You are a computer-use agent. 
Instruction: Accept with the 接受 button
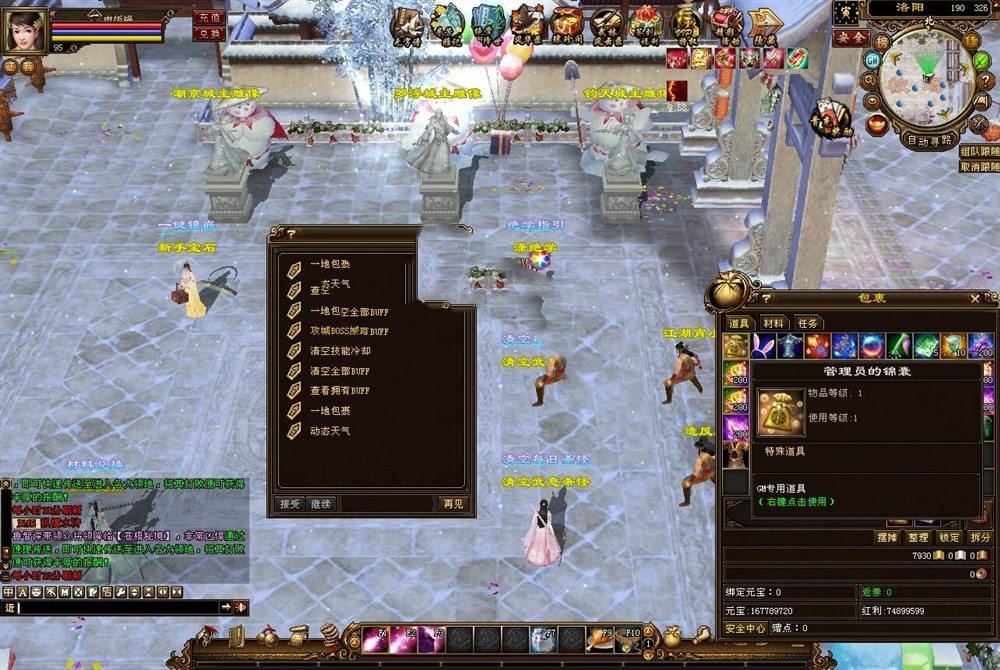point(290,504)
